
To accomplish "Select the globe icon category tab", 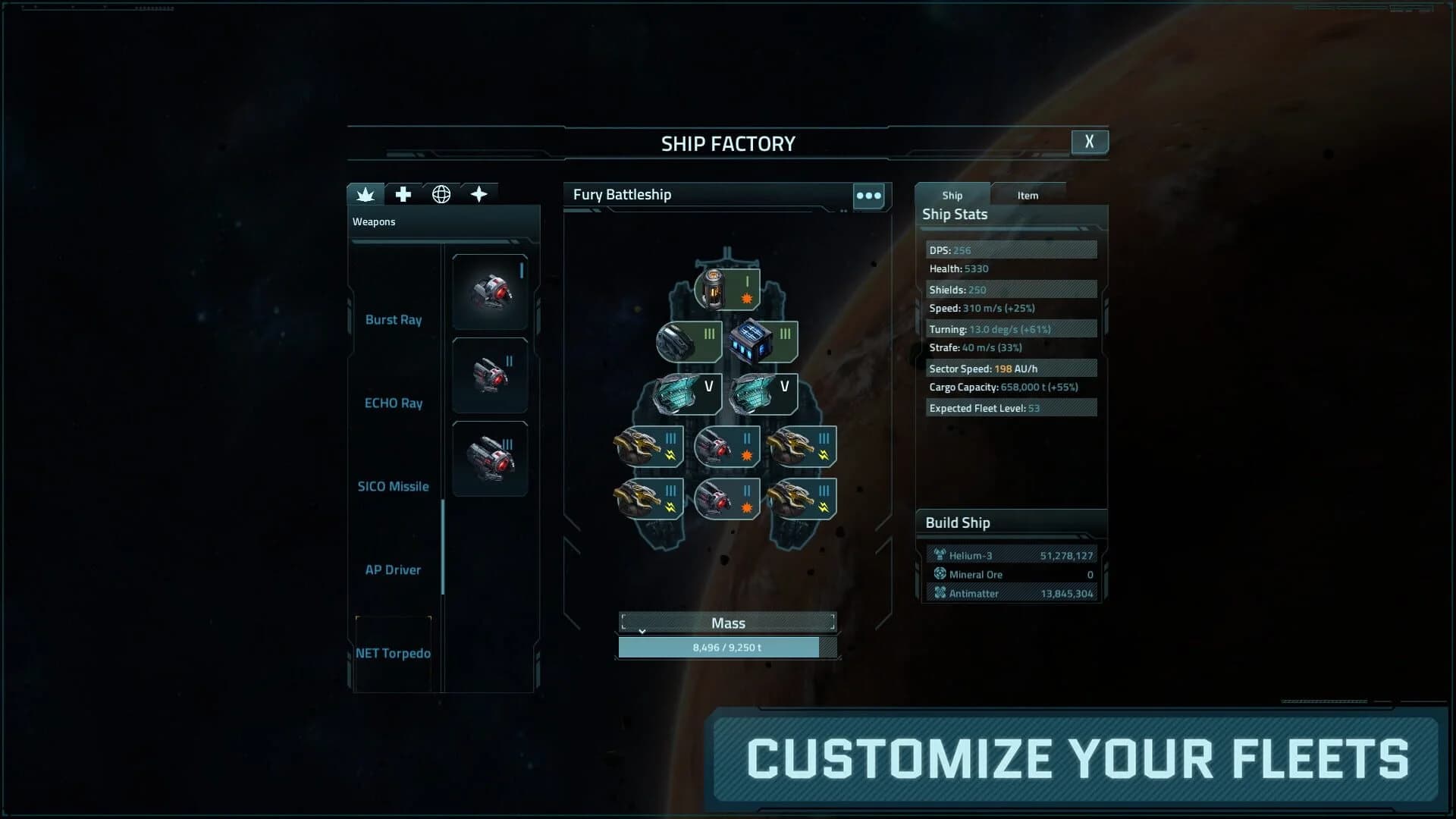I will pos(441,194).
